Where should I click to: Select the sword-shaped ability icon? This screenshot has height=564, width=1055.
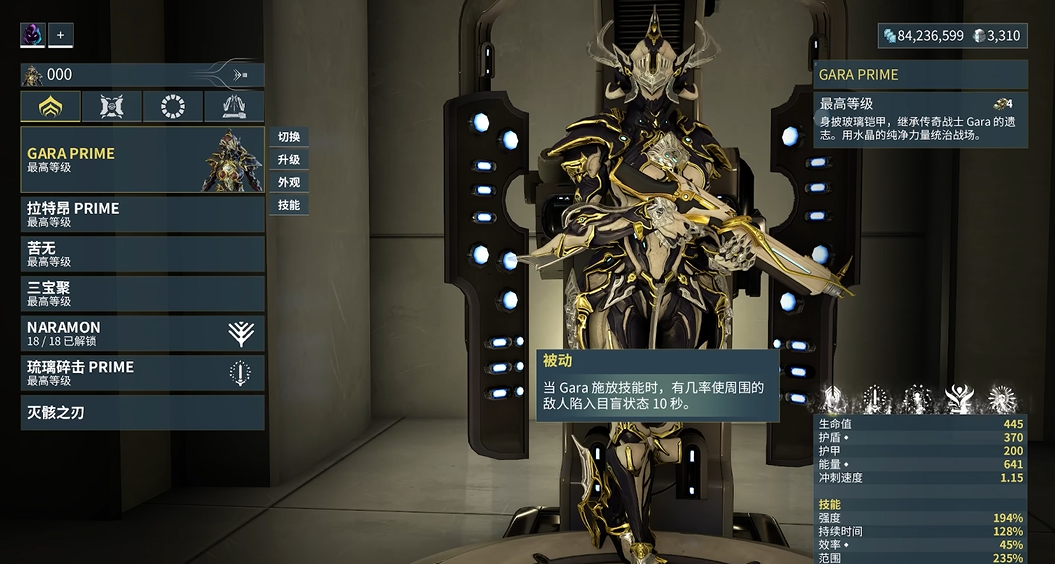pos(874,399)
